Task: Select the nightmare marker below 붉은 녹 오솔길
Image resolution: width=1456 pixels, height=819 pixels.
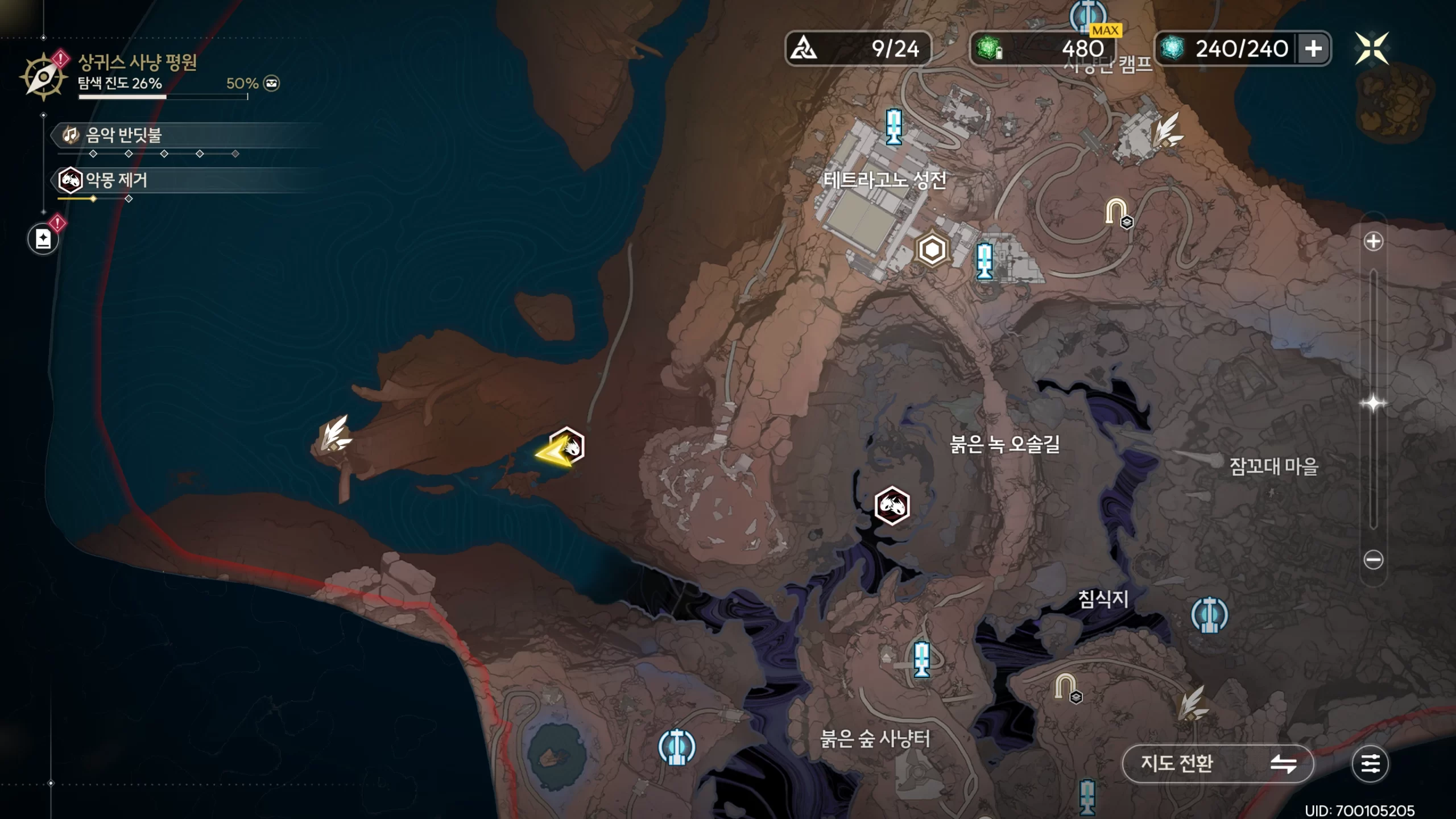Action: 892,506
